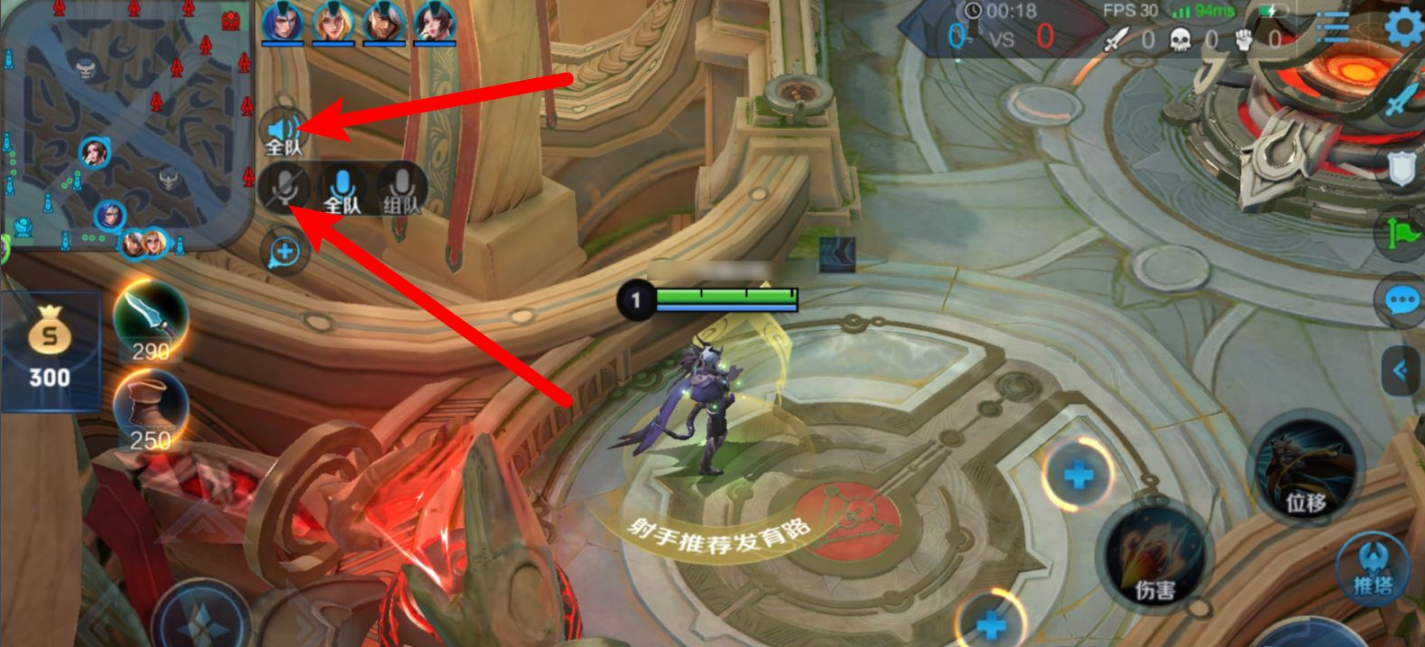
Task: Tap the 推塔 tower attack button
Action: 1372,568
